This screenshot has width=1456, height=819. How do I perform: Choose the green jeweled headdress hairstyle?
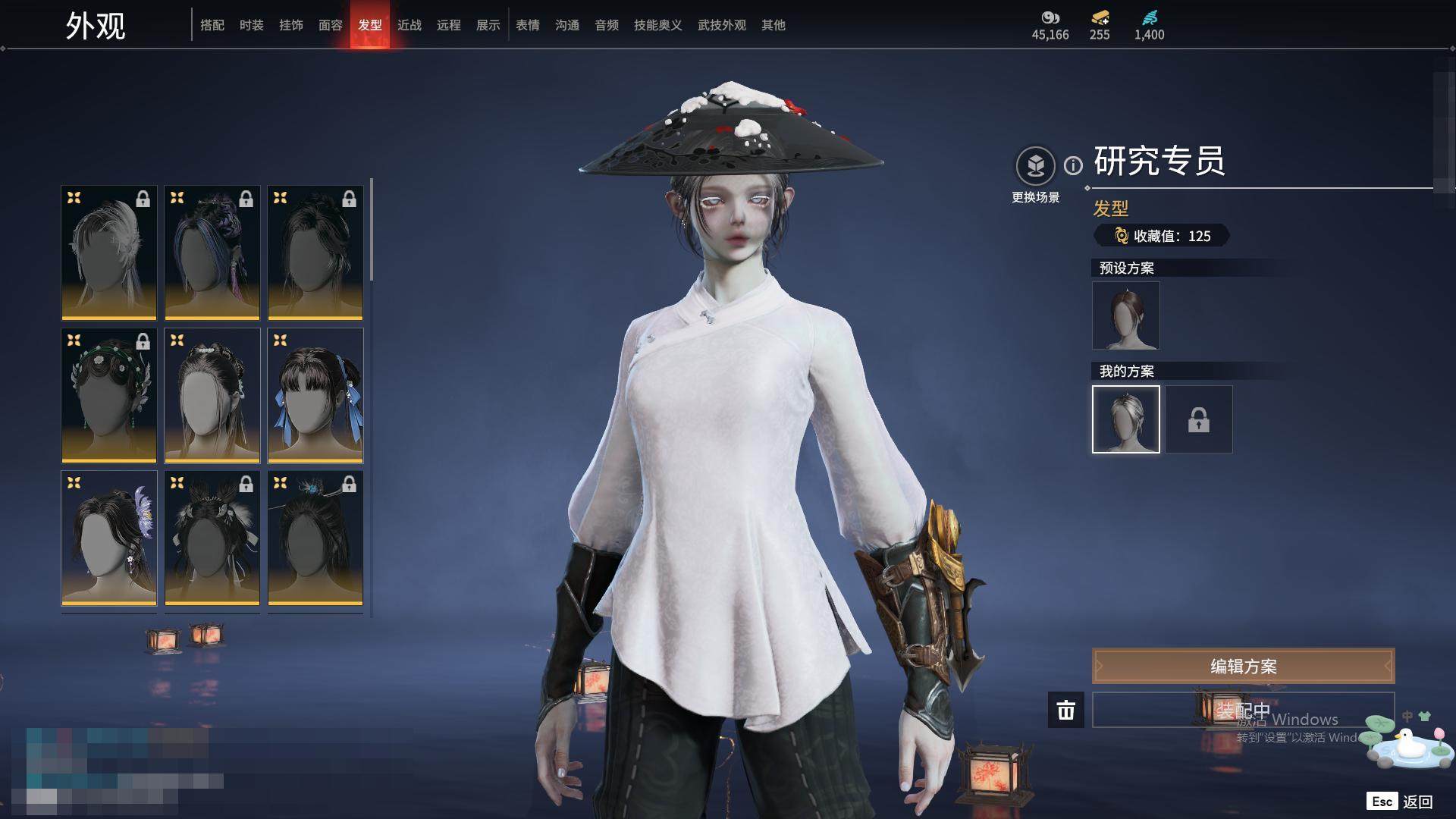109,395
